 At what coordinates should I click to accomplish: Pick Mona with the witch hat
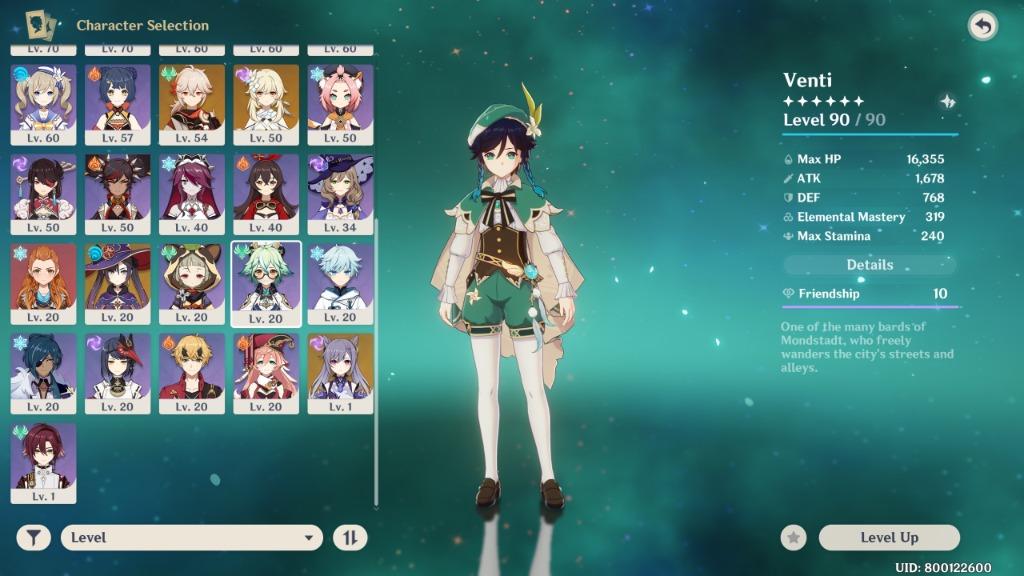click(x=118, y=283)
